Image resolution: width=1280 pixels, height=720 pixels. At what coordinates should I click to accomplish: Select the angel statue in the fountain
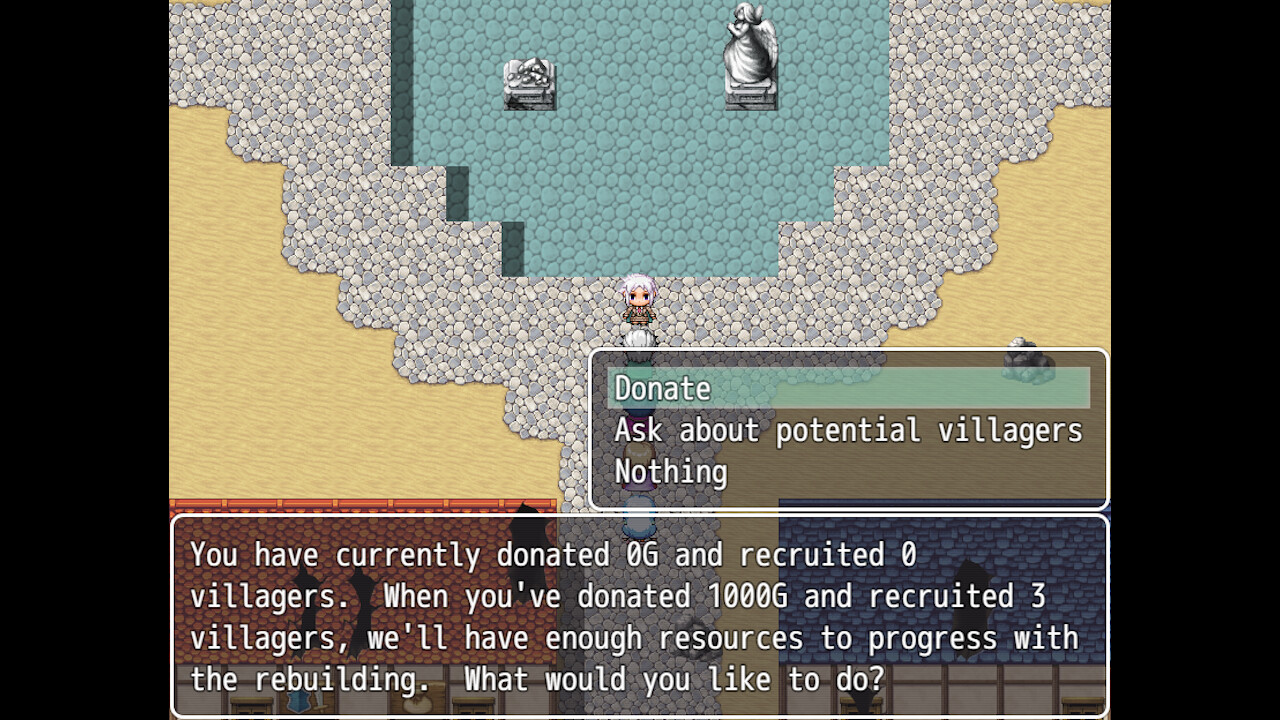[x=748, y=55]
